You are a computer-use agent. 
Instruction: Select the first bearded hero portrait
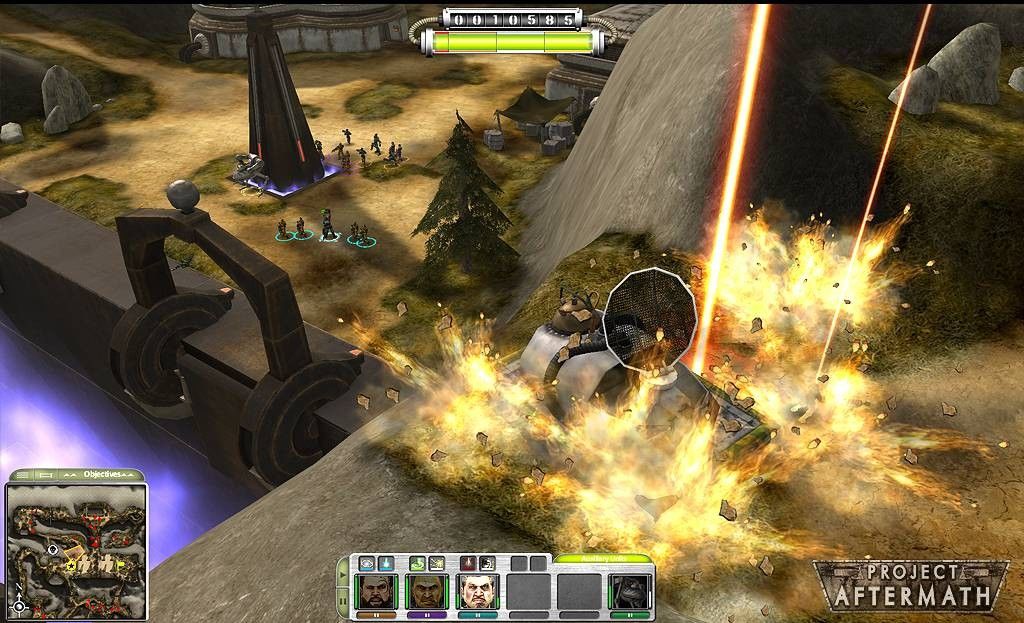click(x=378, y=591)
